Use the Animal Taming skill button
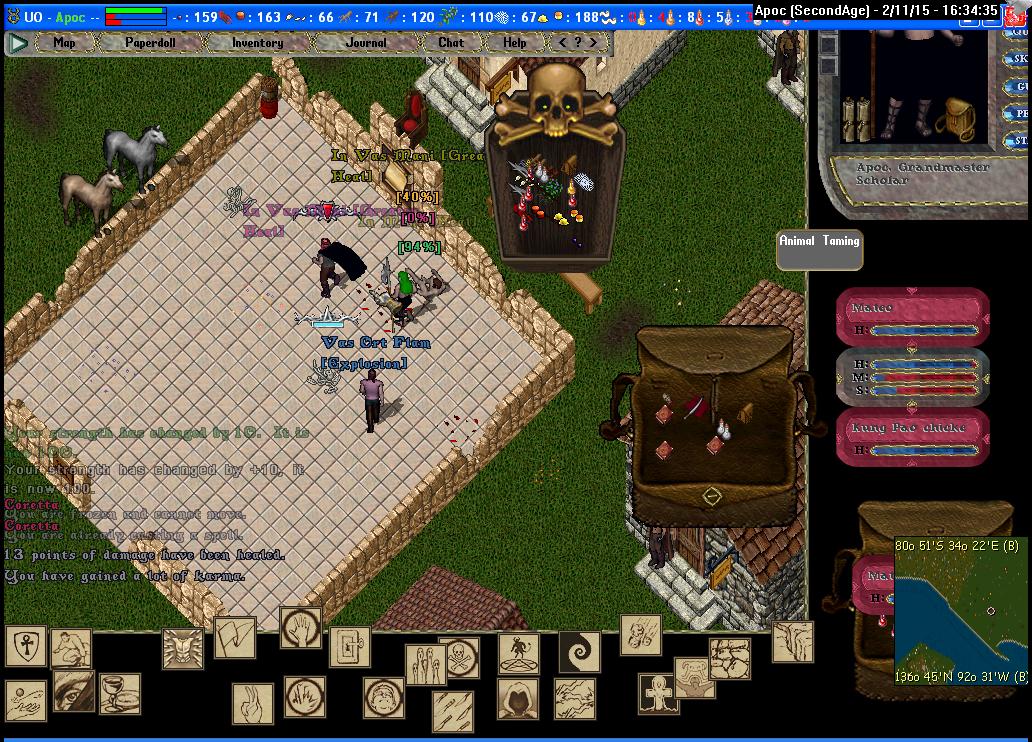The image size is (1032, 742). coord(819,249)
